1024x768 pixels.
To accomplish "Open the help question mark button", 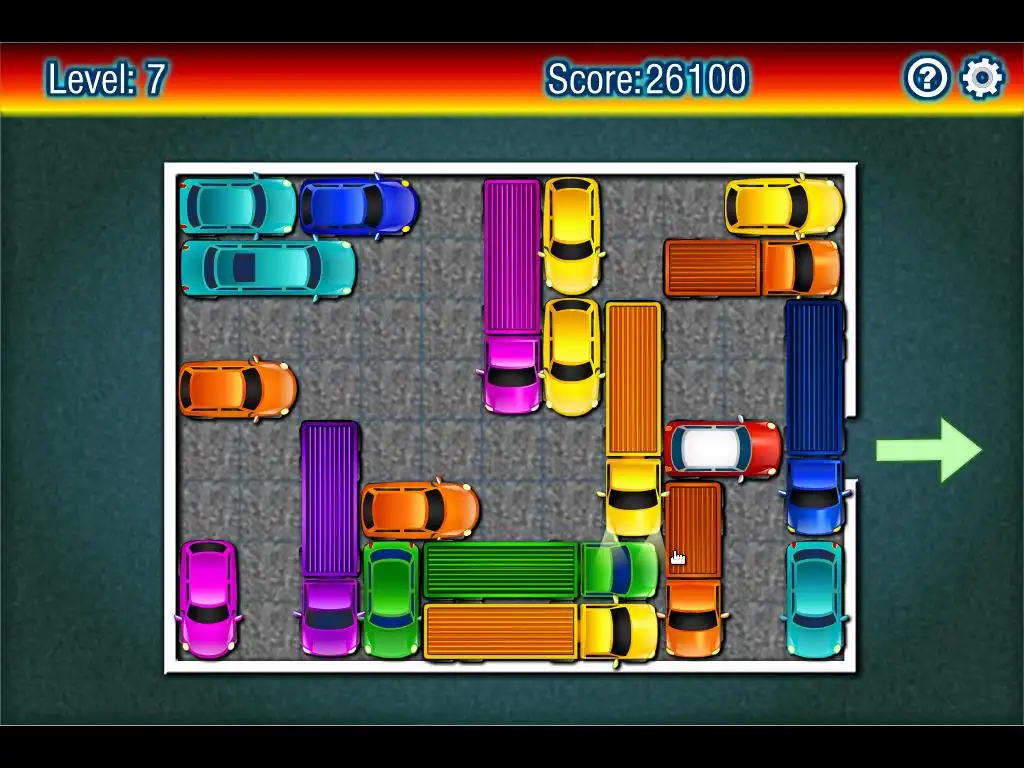I will click(x=926, y=77).
